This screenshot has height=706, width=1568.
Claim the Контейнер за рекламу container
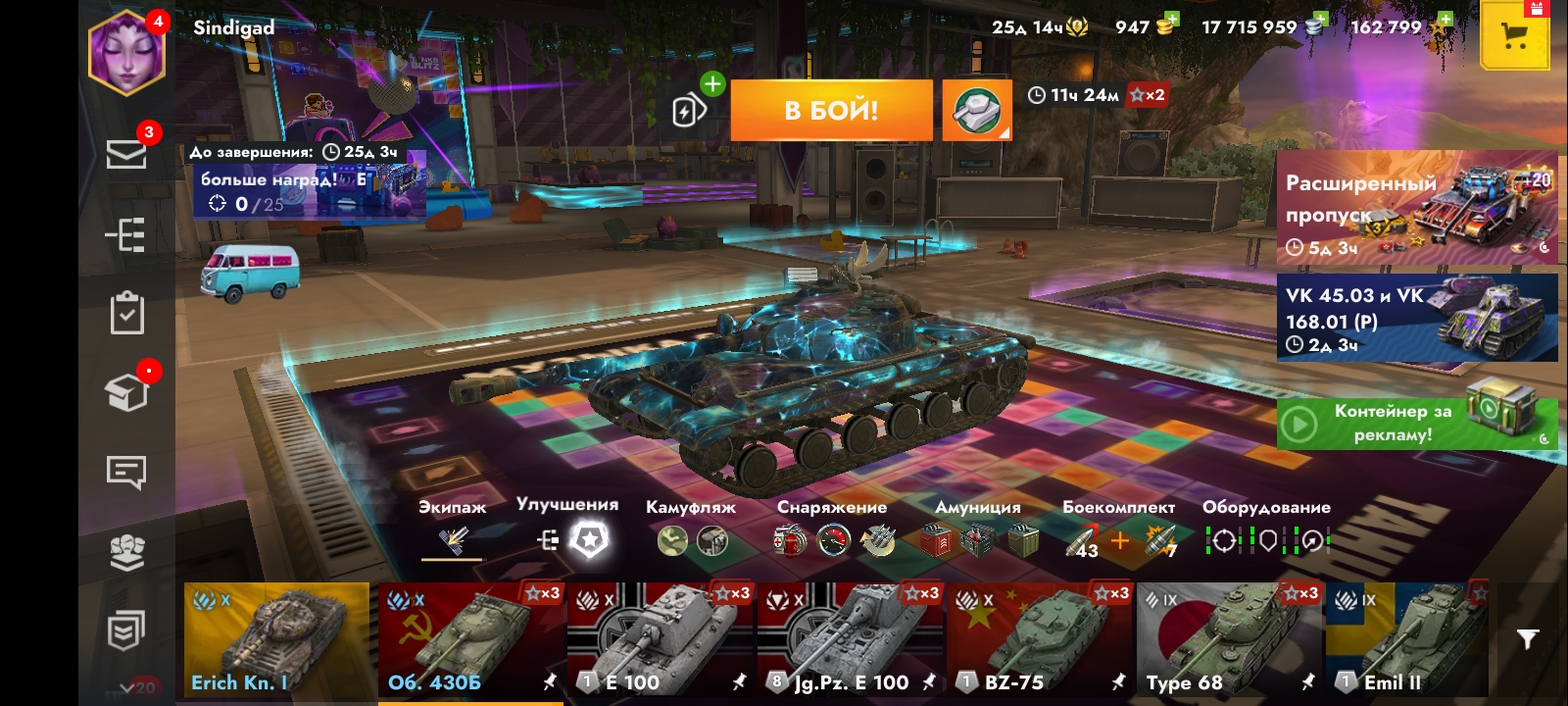click(1417, 424)
